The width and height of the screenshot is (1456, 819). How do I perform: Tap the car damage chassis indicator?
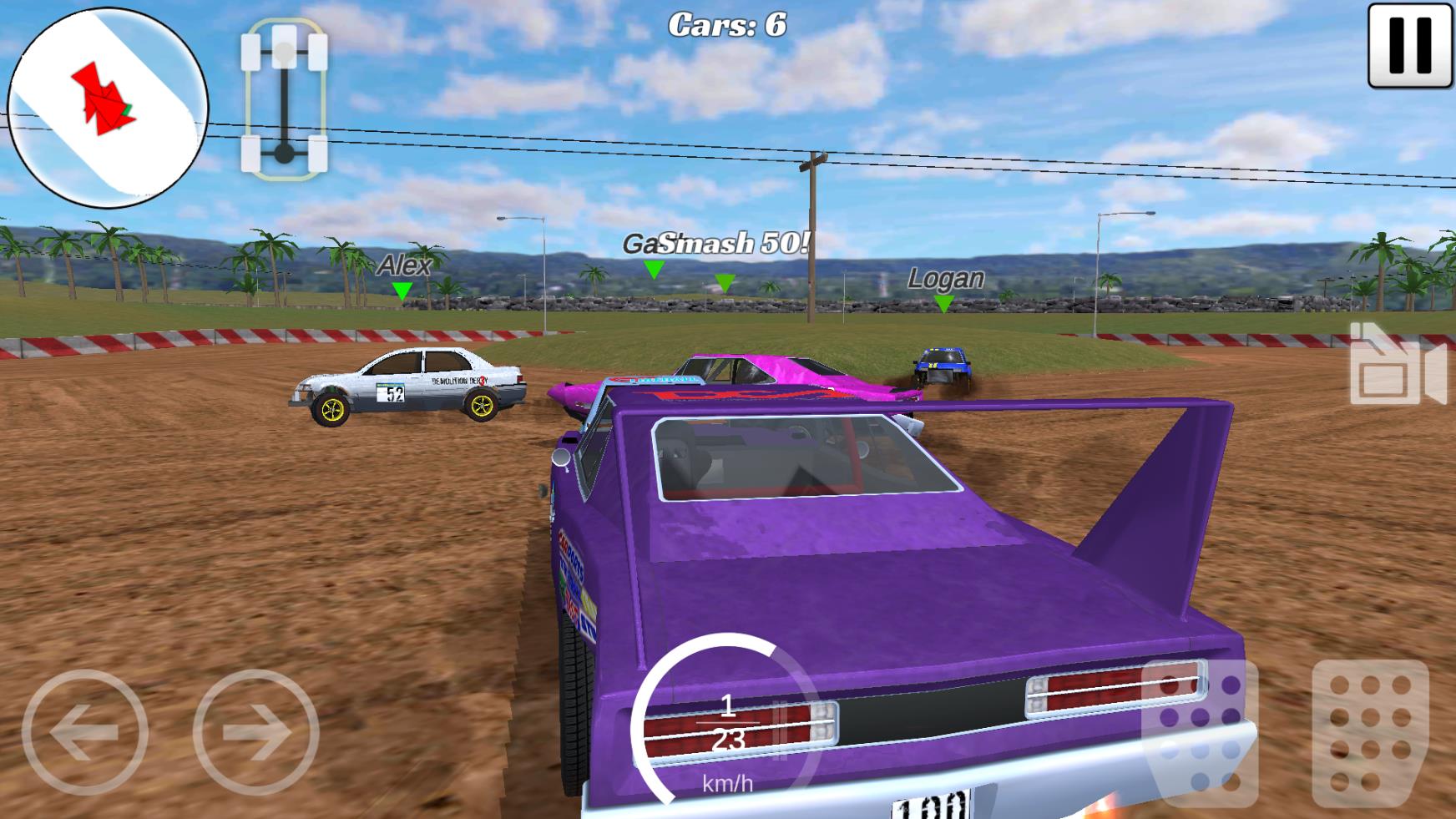[284, 99]
